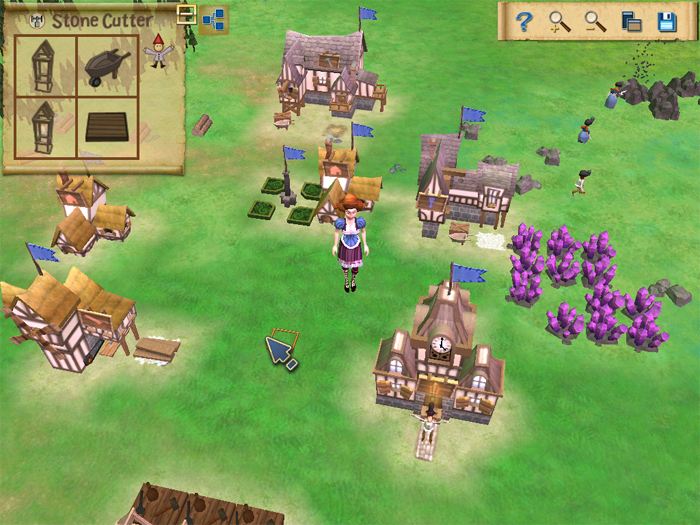Click the overlapping windows icon
Image resolution: width=700 pixels, height=525 pixels.
pos(631,21)
